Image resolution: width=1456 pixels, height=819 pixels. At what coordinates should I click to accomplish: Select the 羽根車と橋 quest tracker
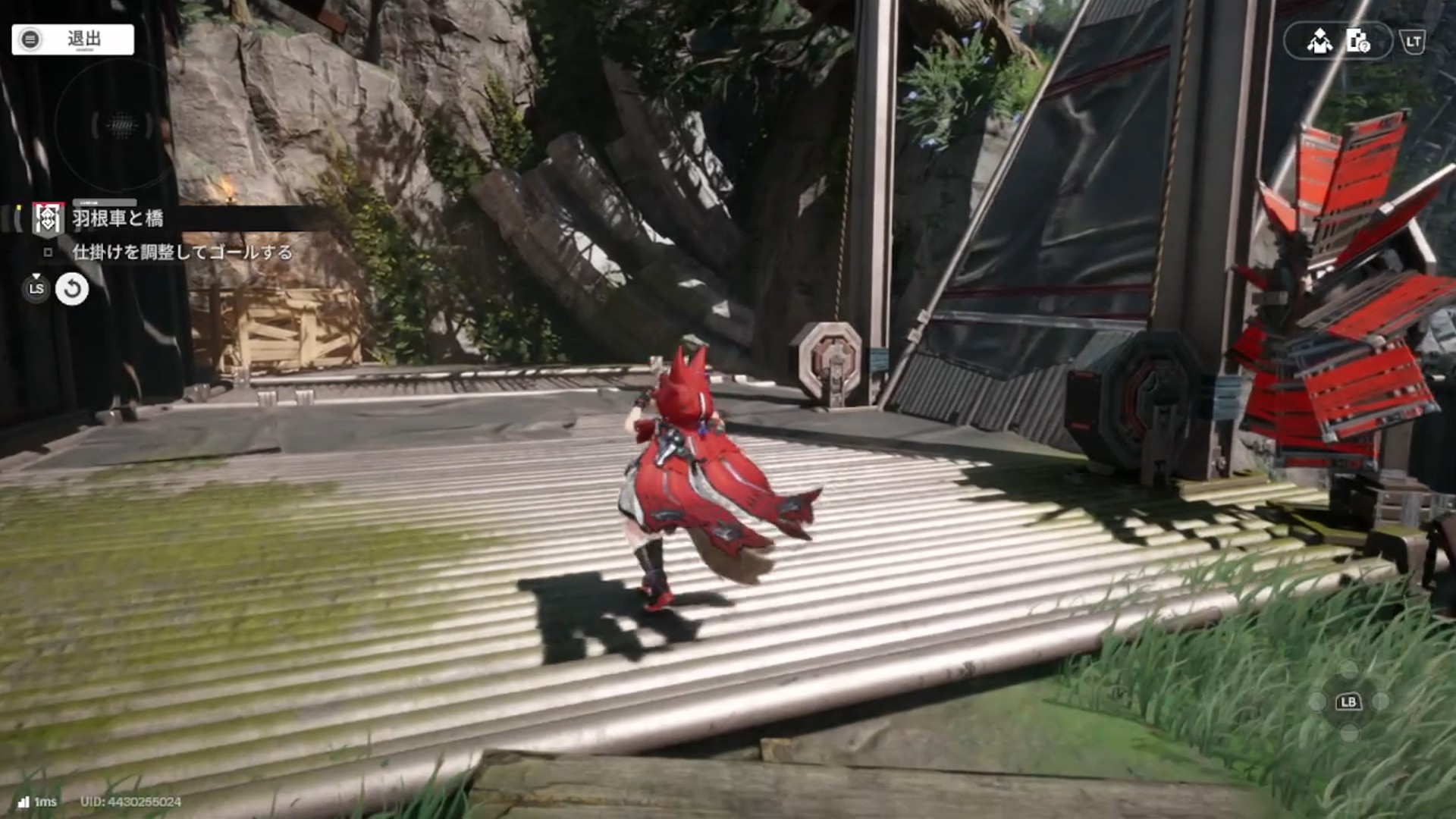pos(118,219)
